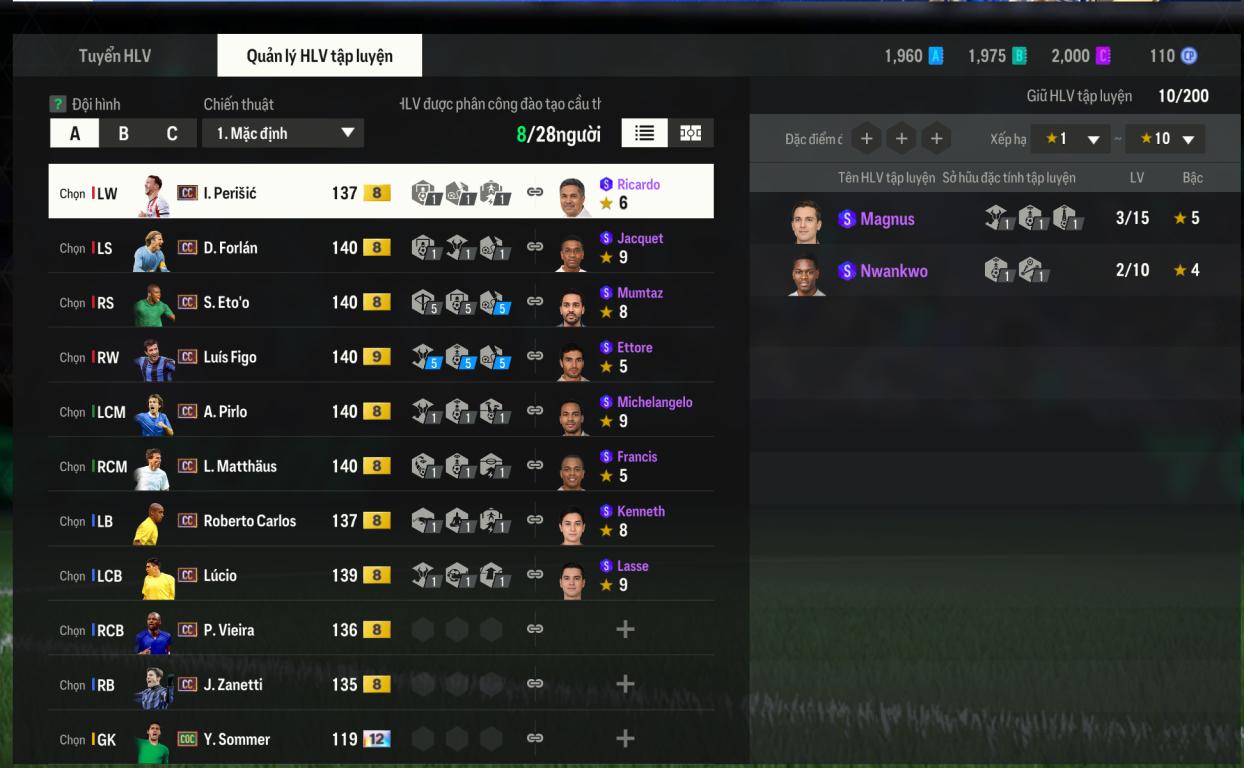1244x768 pixels.
Task: Open the Mặc định tactics dropdown
Action: click(x=283, y=133)
